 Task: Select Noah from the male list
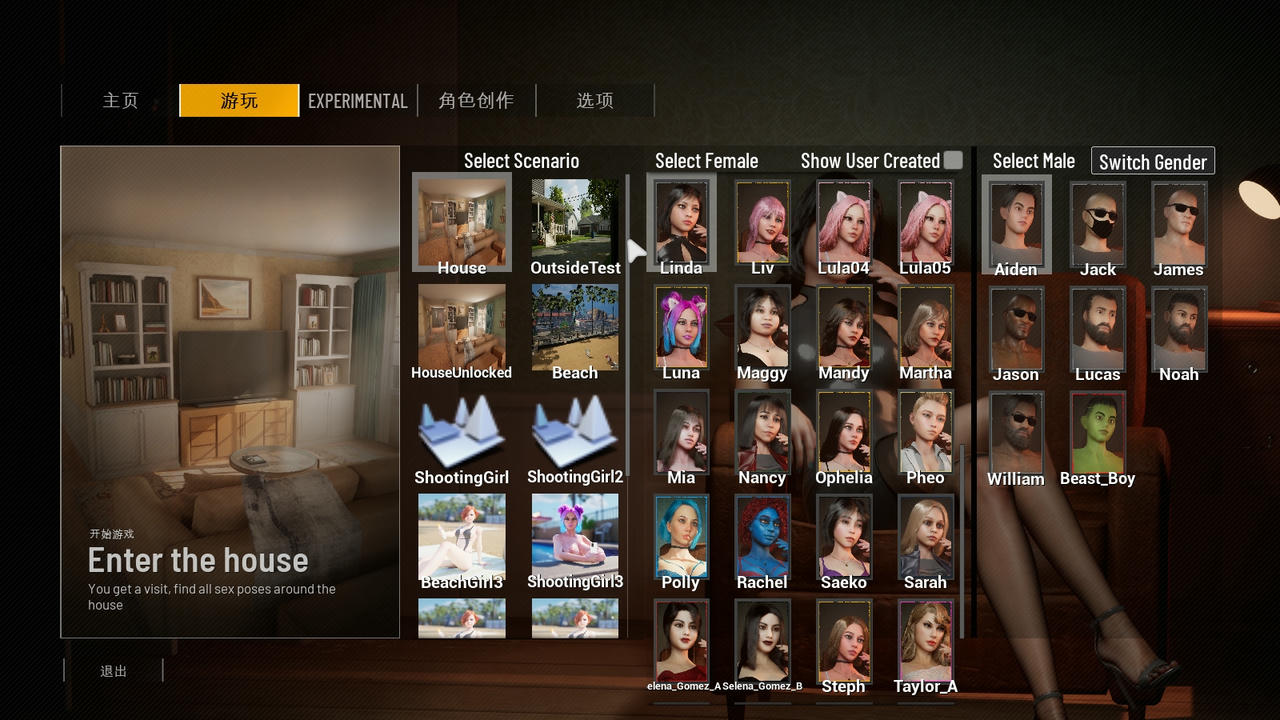click(1178, 329)
